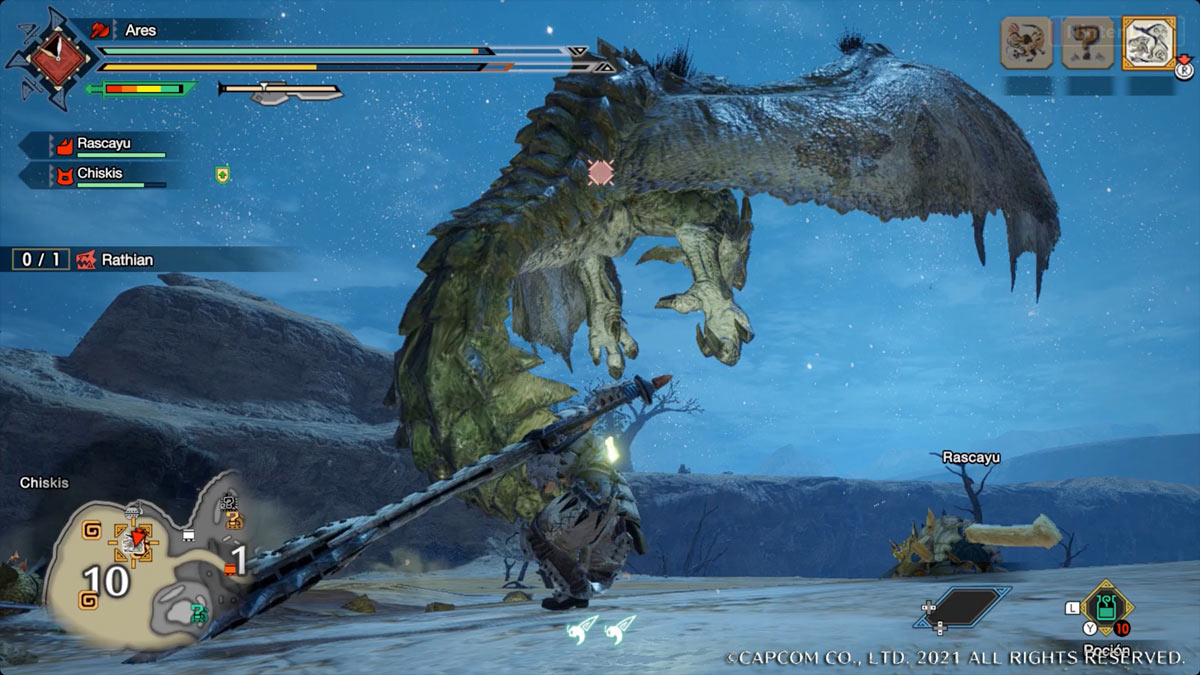Select the highlighted Rathian target icon
This screenshot has height=675, width=1200.
1148,44
